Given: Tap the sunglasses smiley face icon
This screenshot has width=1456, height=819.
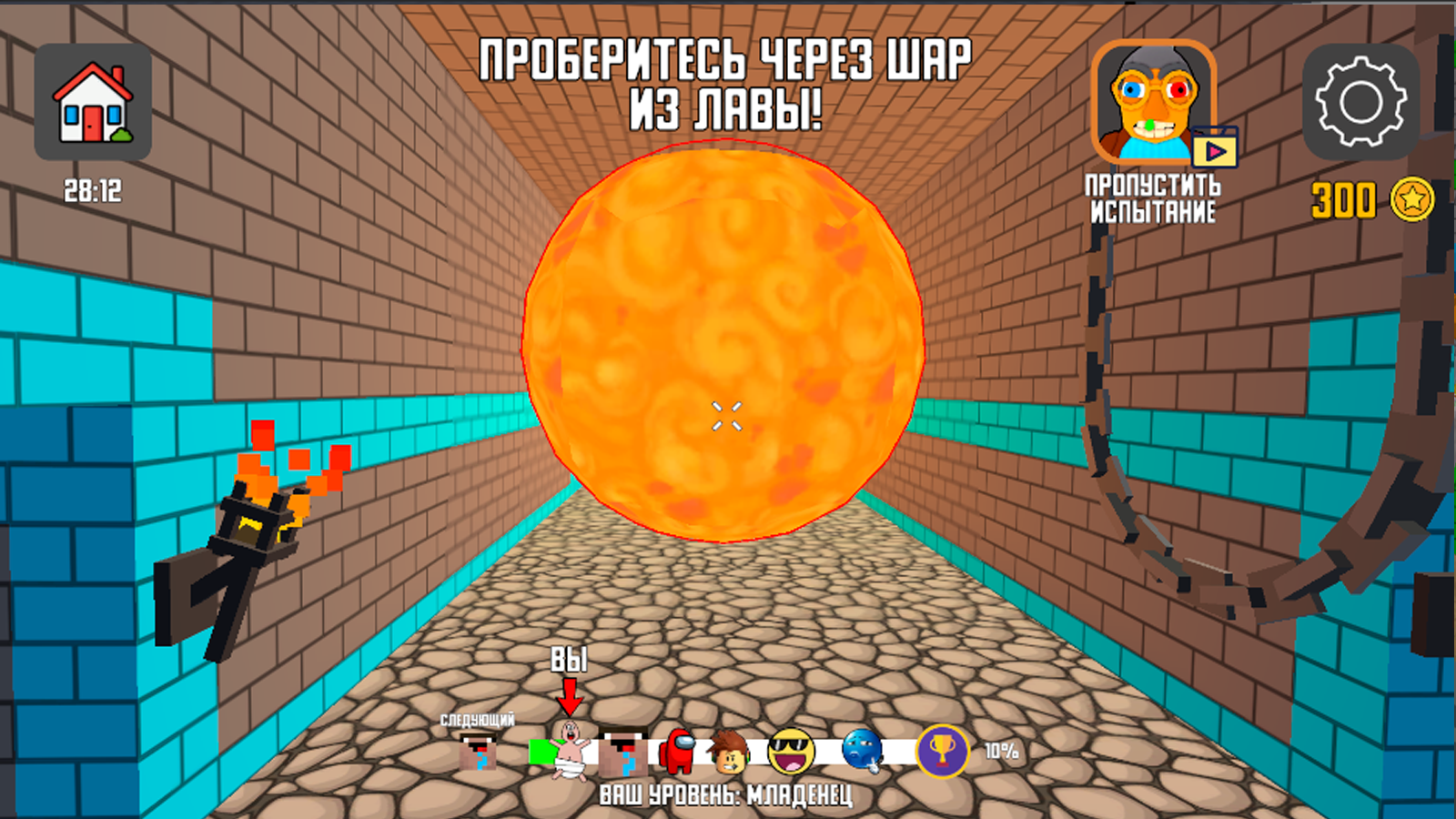Looking at the screenshot, I should coord(794,753).
